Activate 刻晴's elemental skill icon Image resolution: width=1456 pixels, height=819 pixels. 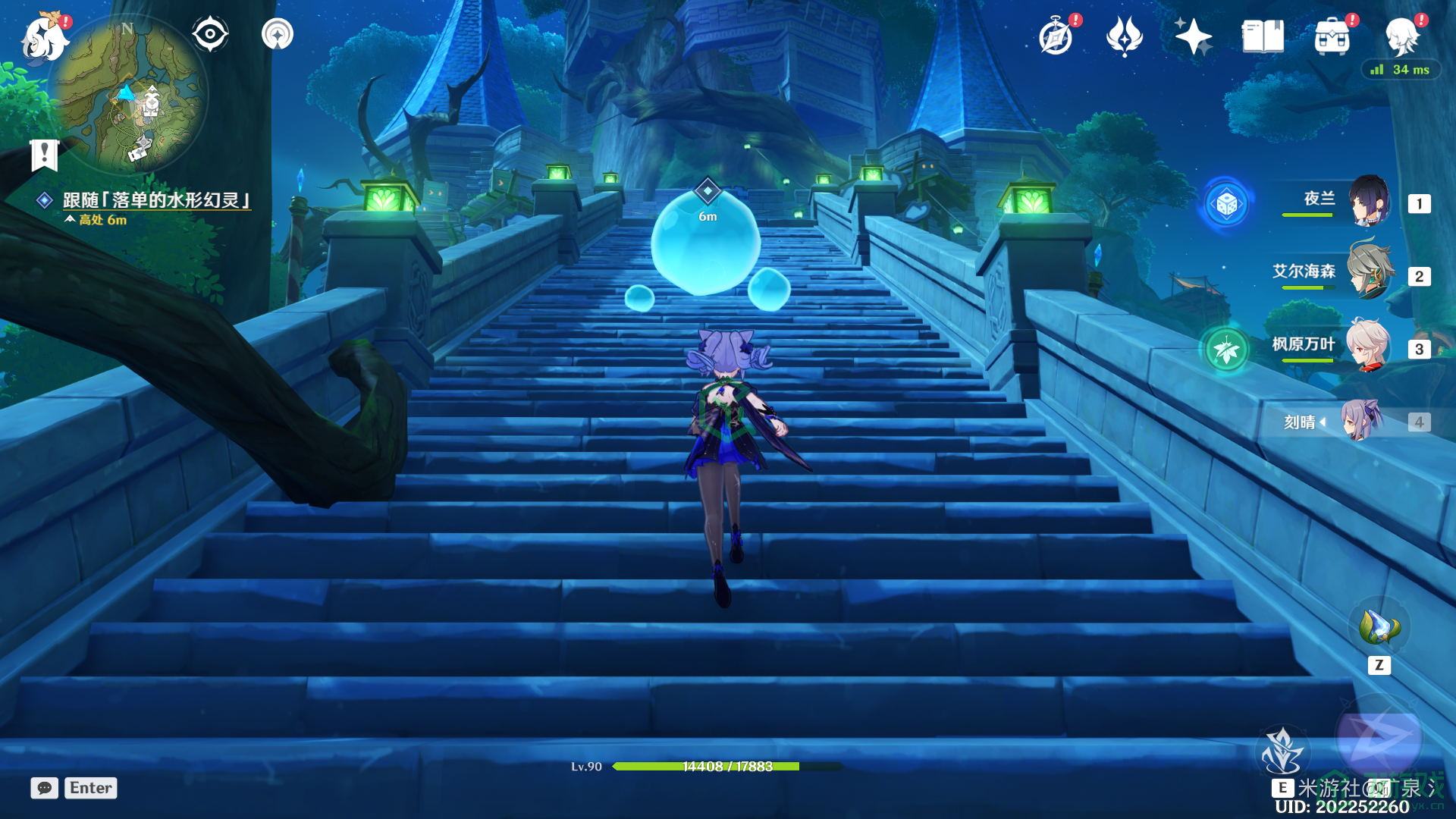coord(1282,752)
